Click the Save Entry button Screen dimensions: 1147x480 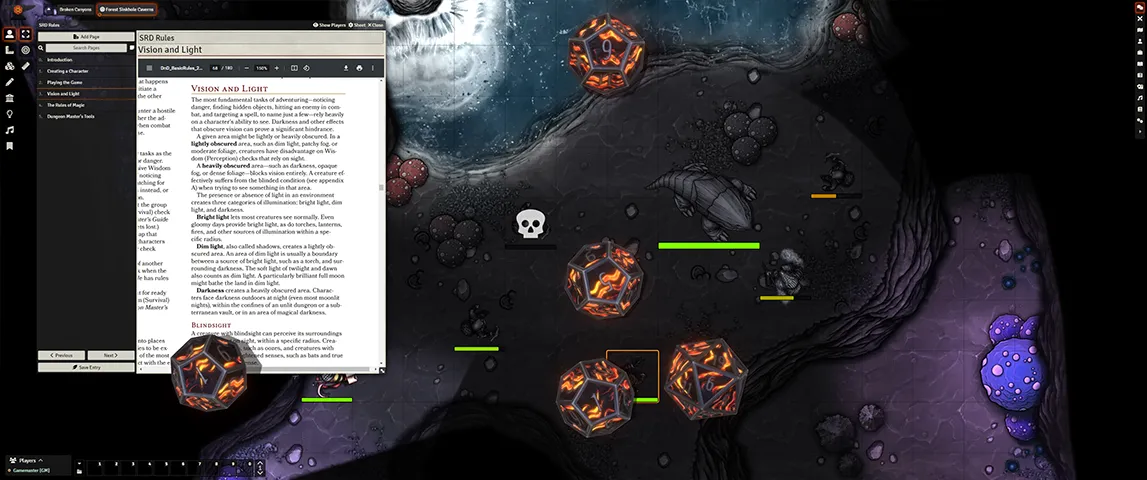[x=86, y=367]
